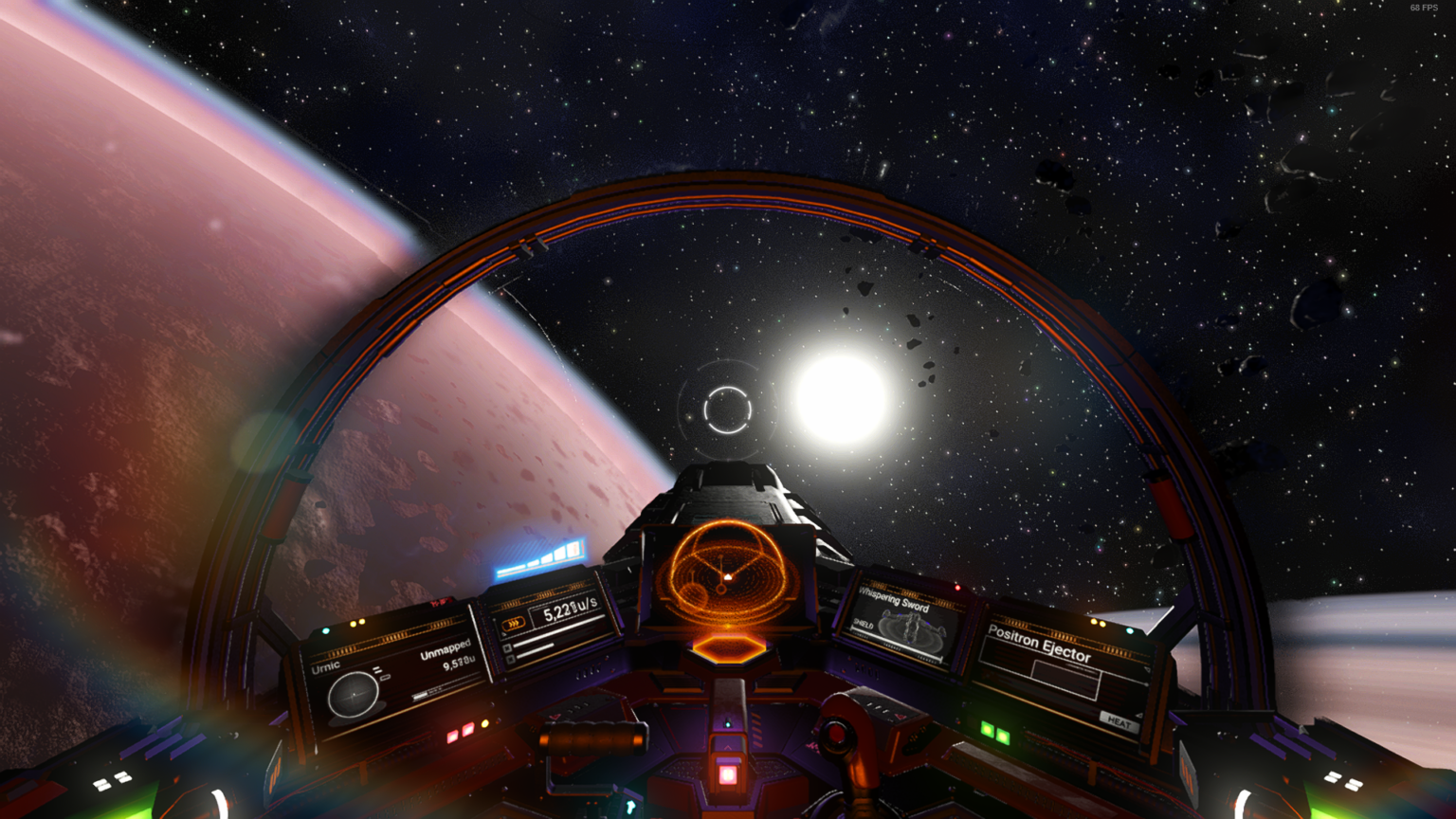The image size is (1456, 819).
Task: Select the Whispering Sword nameplate
Action: 894,600
